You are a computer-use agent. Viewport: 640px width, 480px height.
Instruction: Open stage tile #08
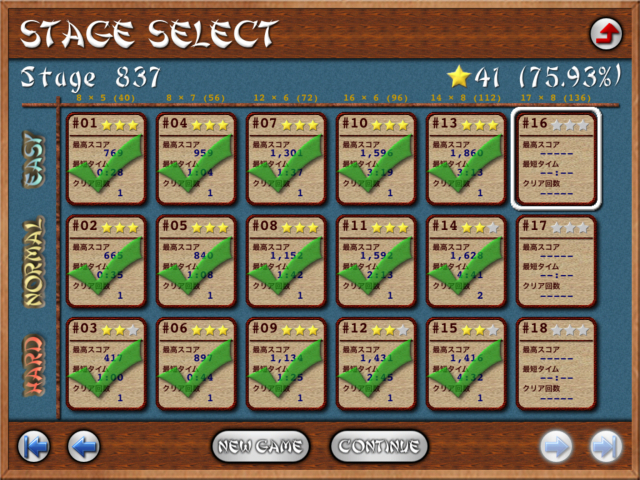(287, 261)
